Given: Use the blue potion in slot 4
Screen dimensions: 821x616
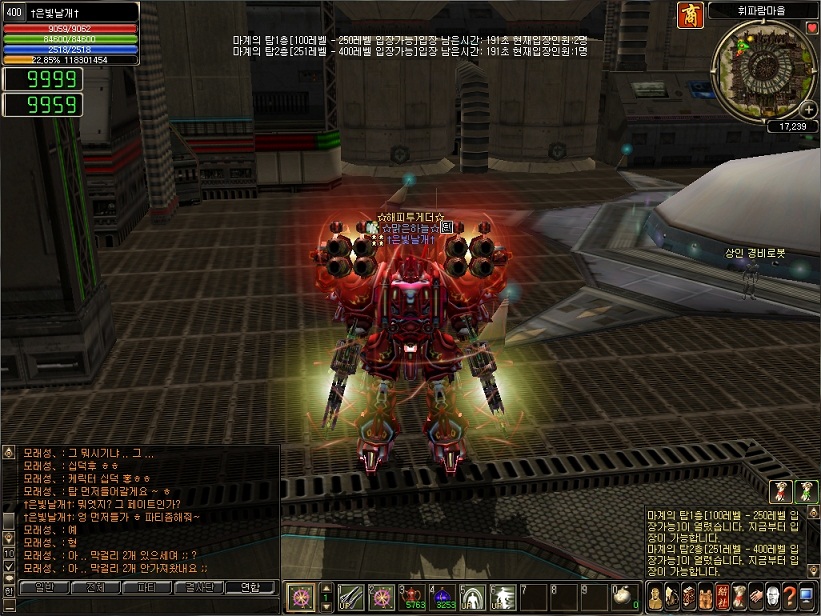Looking at the screenshot, I should [444, 596].
